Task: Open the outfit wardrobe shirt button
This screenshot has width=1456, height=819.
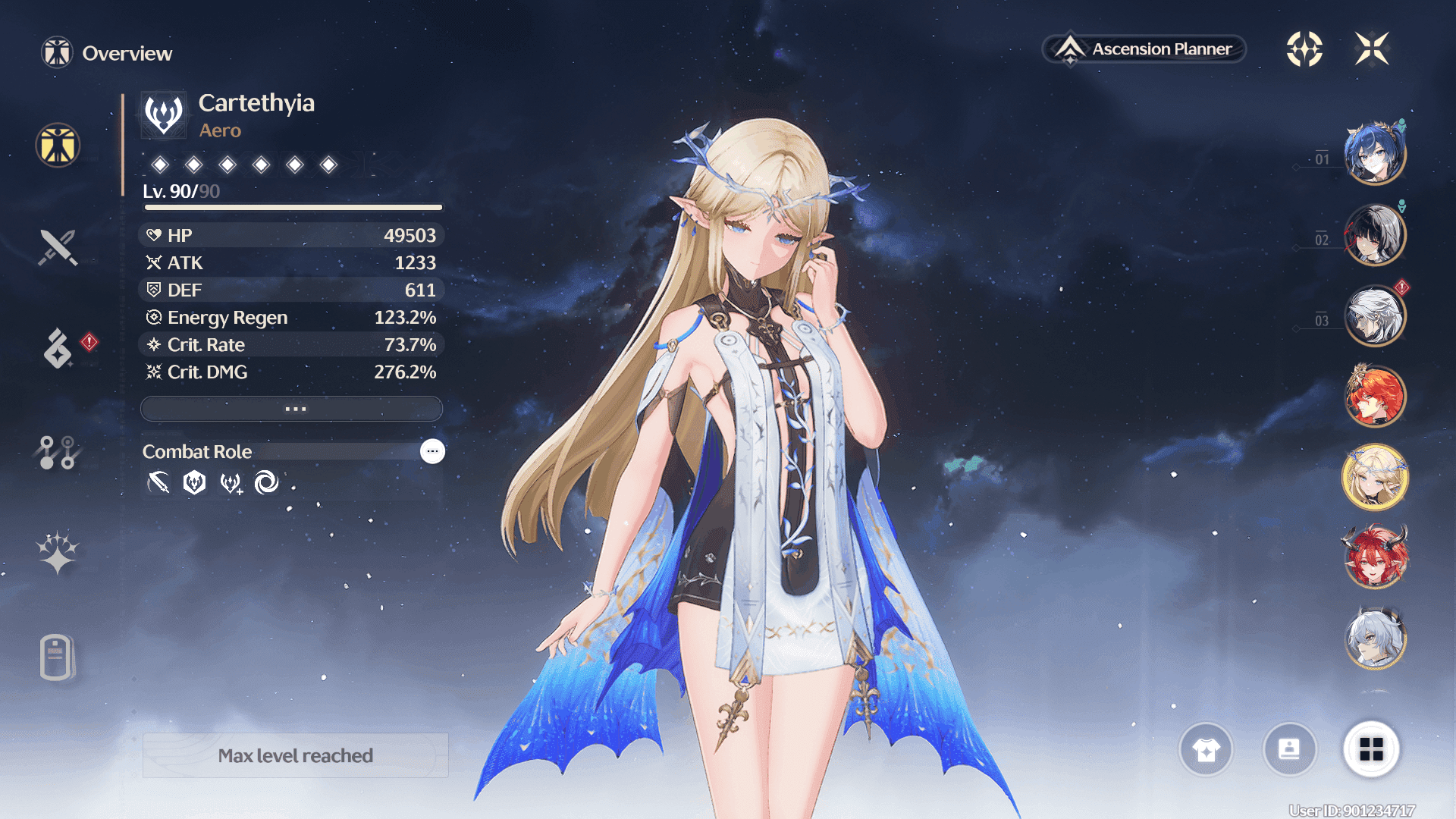Action: [1206, 750]
